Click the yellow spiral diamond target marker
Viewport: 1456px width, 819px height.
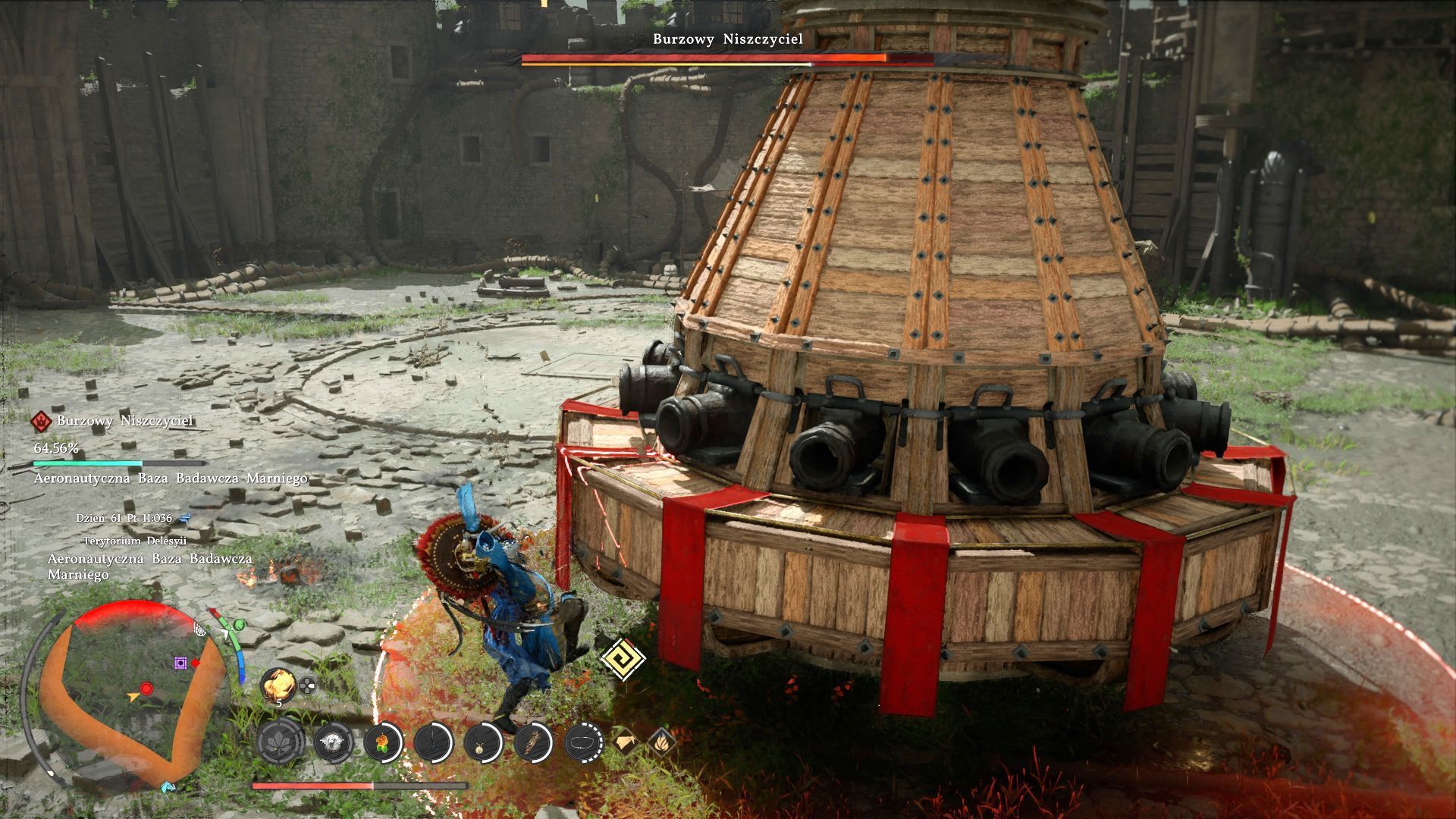coord(623,658)
